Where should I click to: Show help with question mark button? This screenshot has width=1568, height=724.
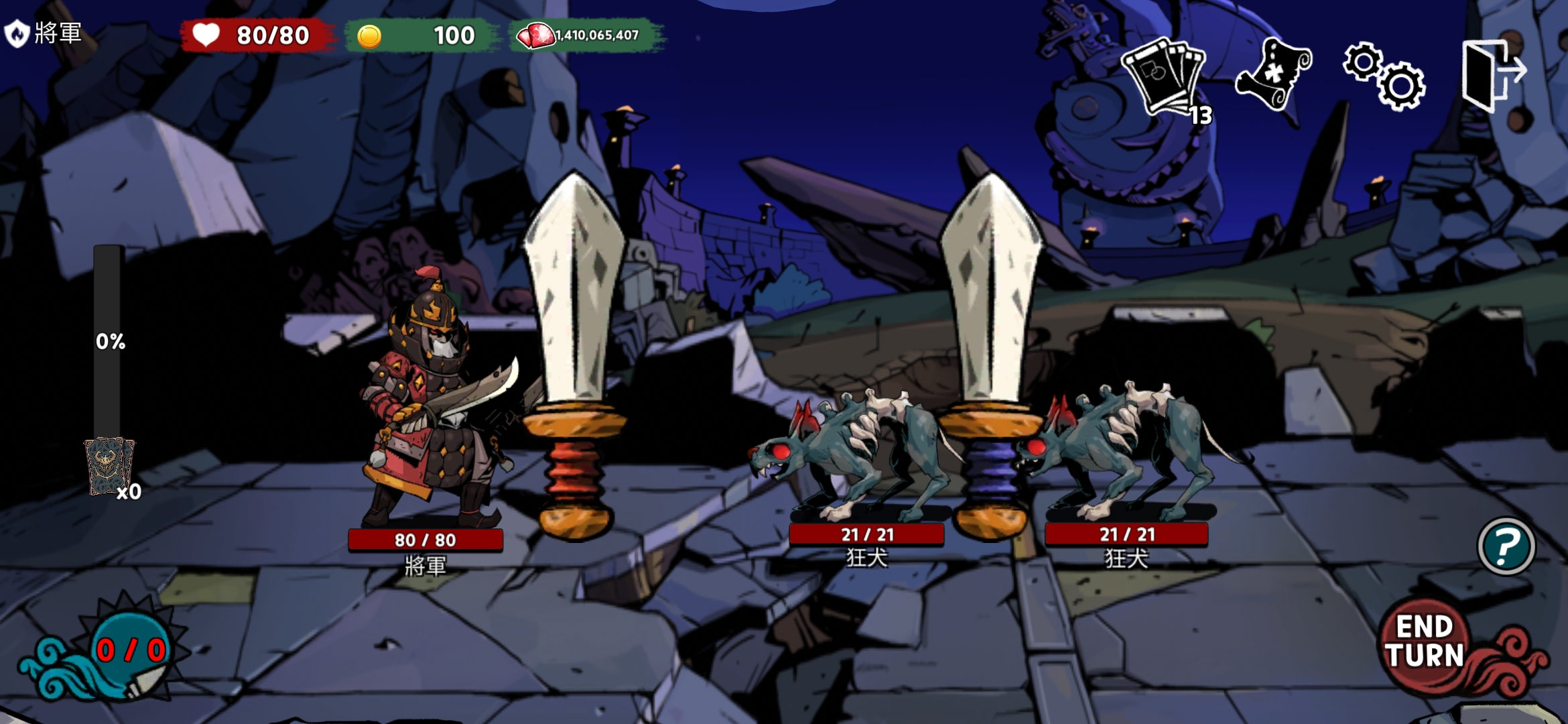coord(1506,546)
